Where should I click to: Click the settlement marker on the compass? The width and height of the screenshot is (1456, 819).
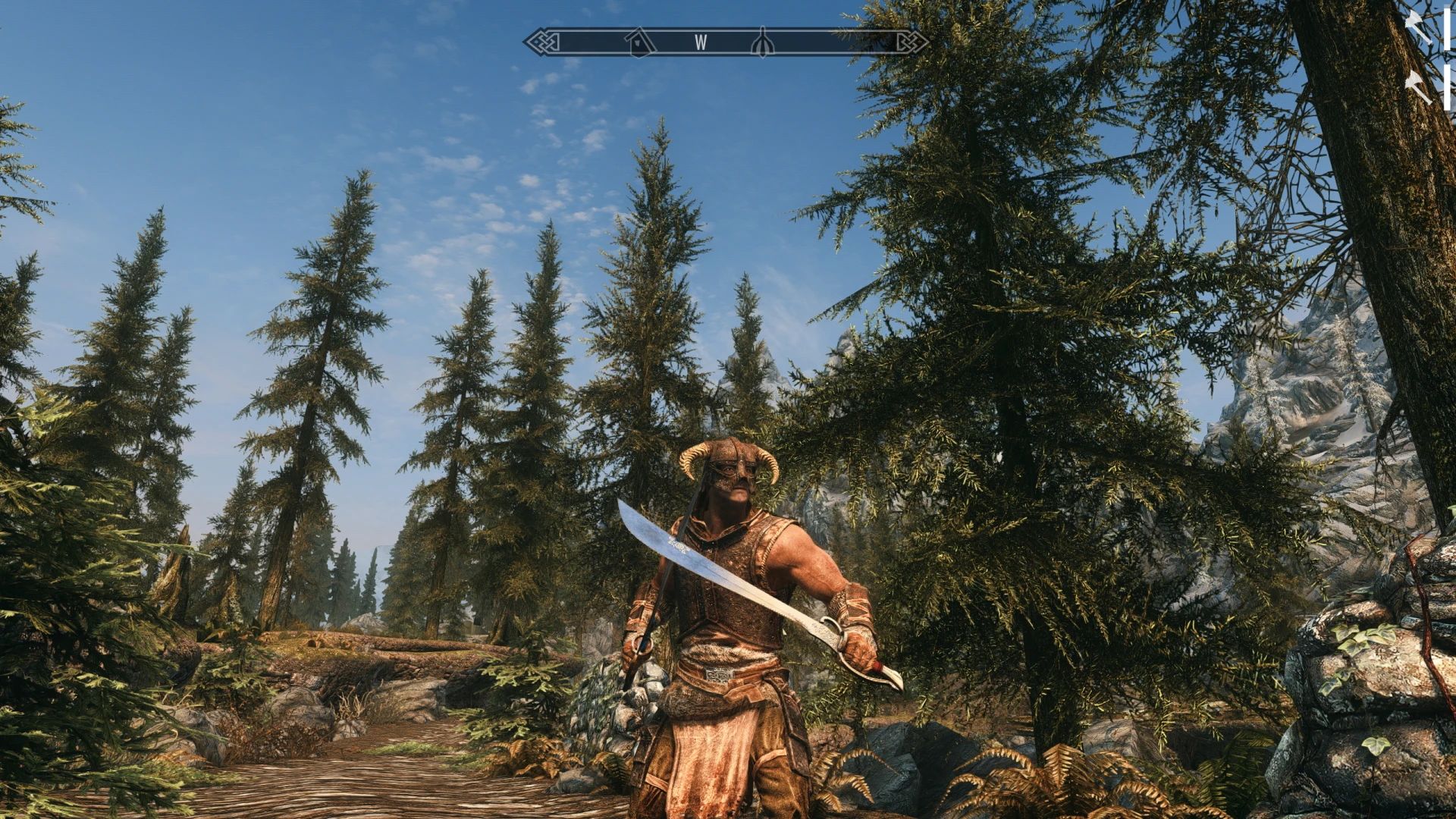click(638, 42)
